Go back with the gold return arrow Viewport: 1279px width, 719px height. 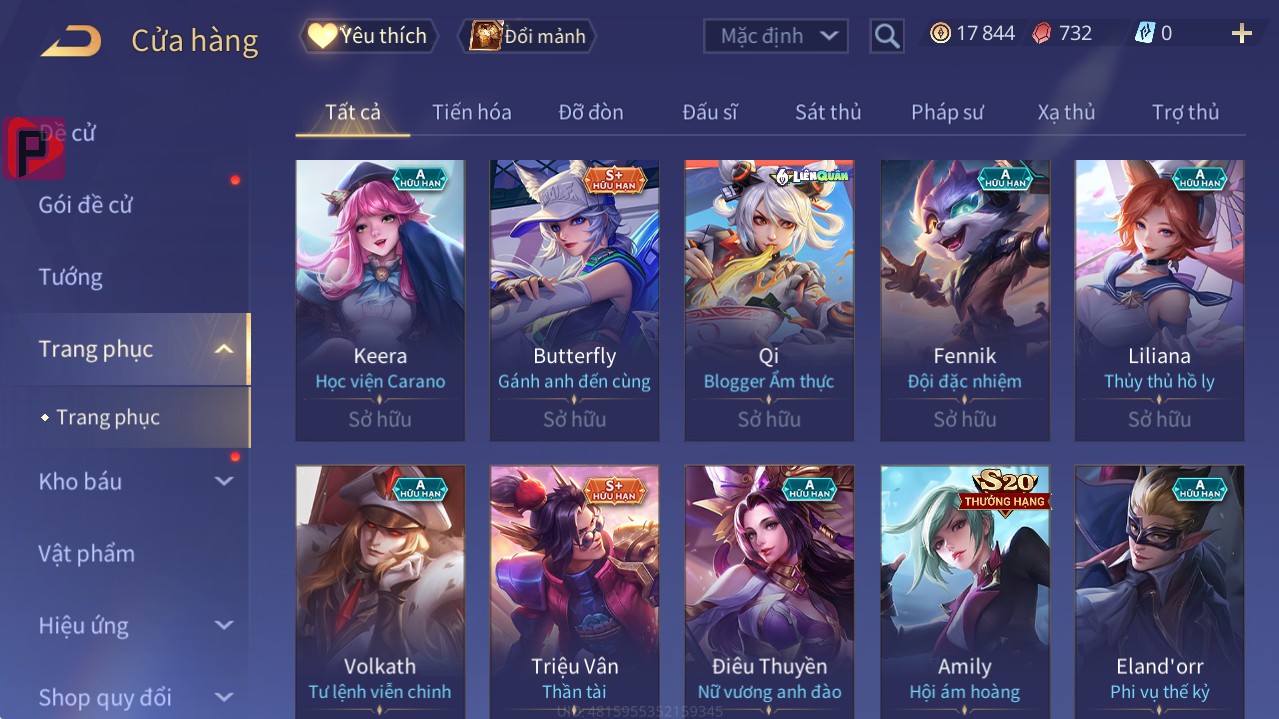coord(71,41)
